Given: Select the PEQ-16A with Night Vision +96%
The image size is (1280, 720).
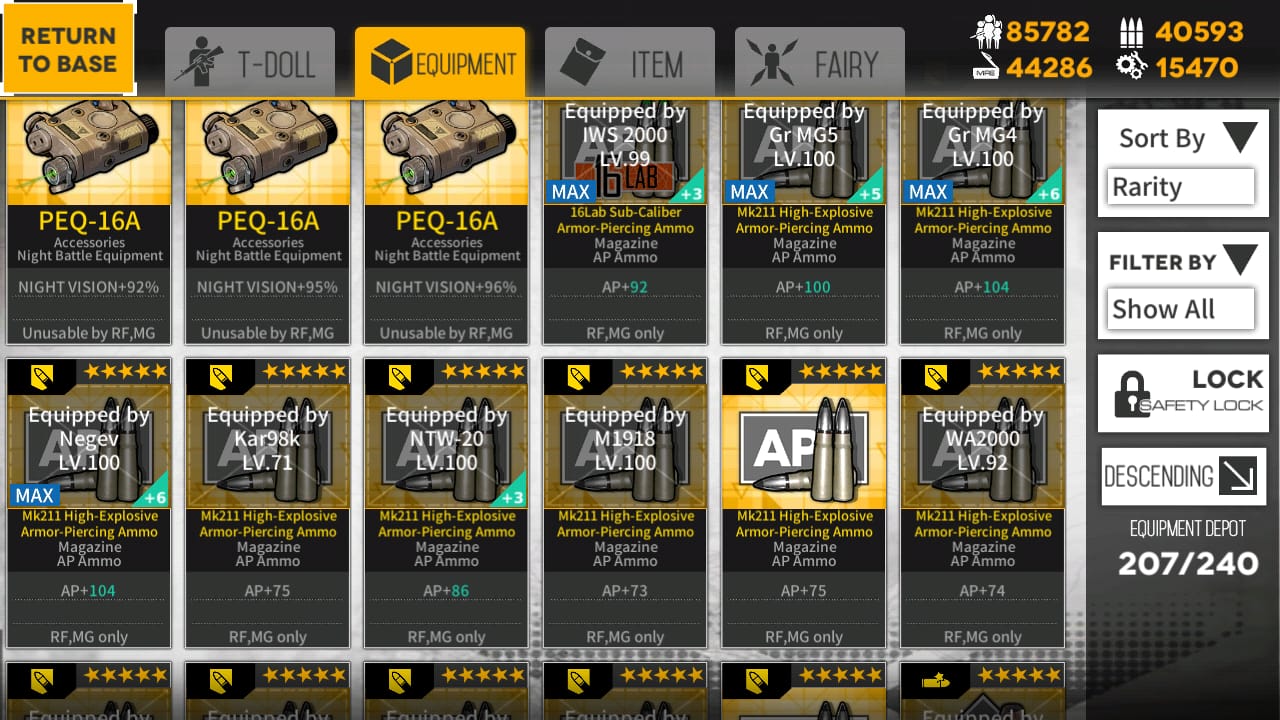Looking at the screenshot, I should (x=446, y=220).
